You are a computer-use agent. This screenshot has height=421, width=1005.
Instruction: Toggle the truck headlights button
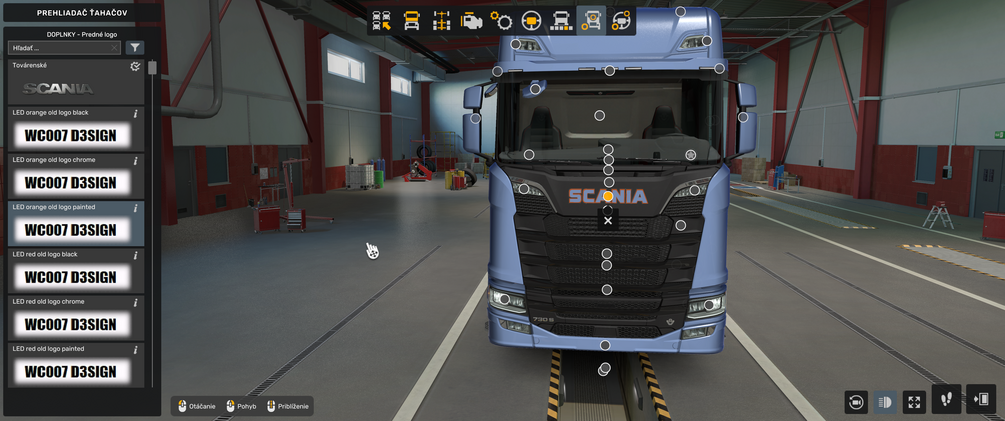(885, 402)
